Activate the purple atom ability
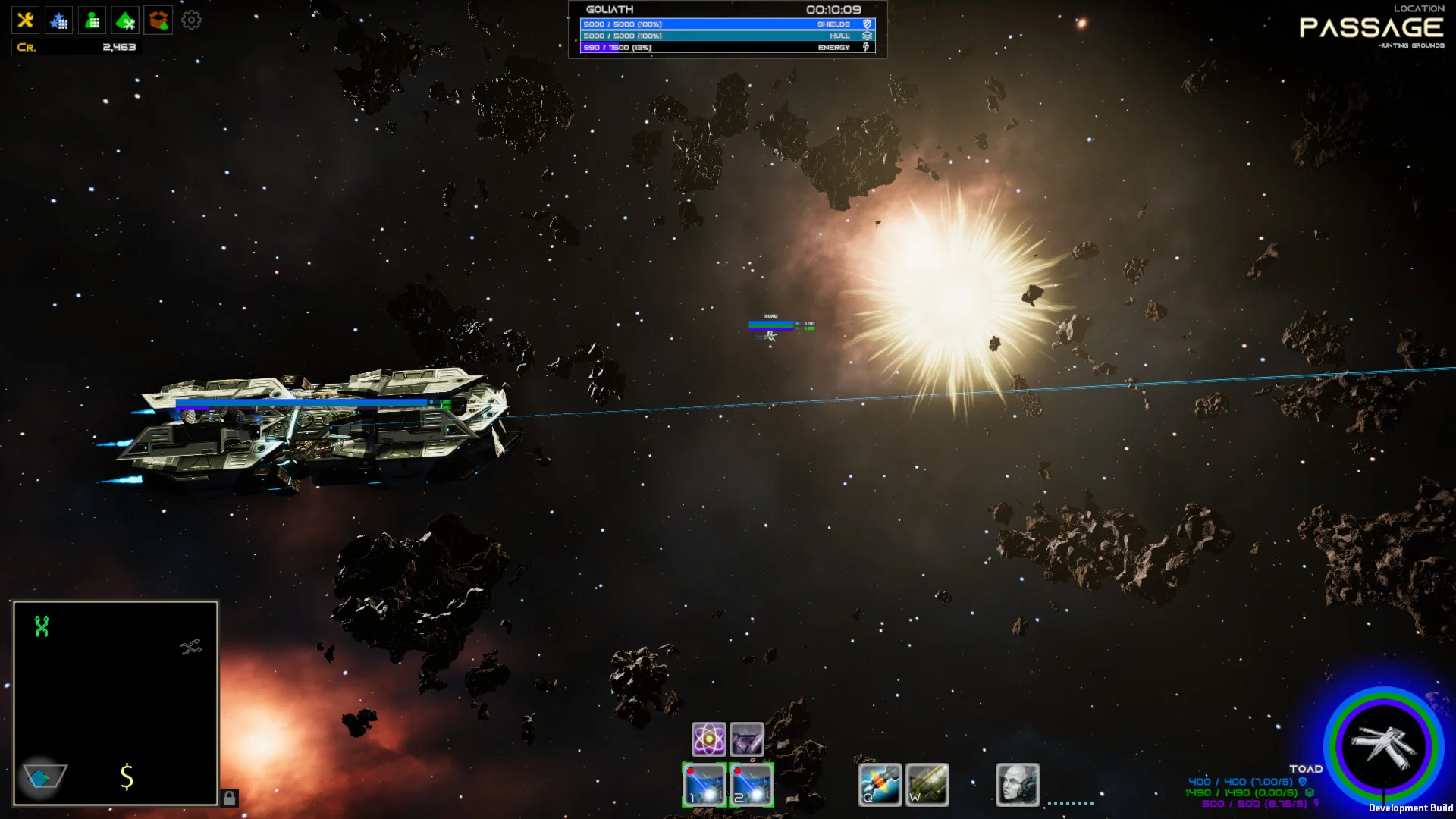Image resolution: width=1456 pixels, height=819 pixels. point(708,739)
